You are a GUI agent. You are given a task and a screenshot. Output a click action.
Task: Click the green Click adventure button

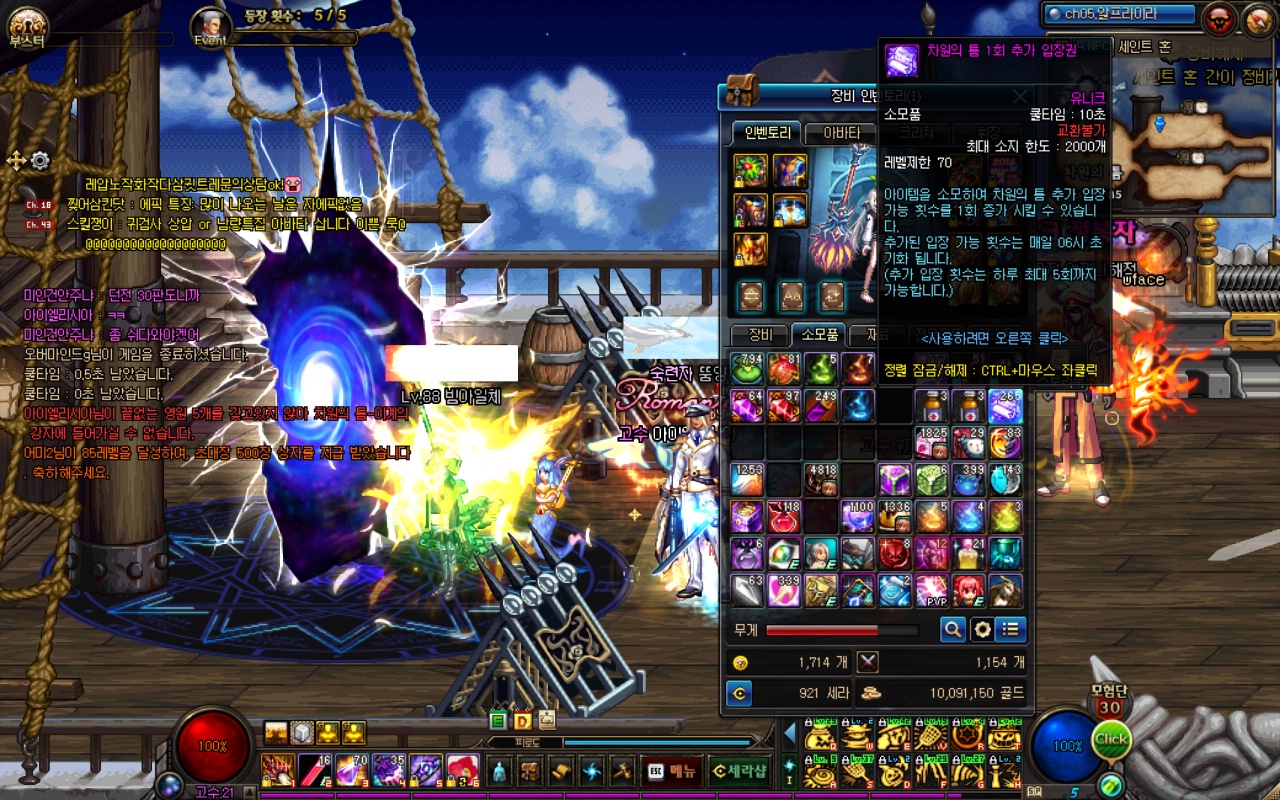click(x=1110, y=741)
